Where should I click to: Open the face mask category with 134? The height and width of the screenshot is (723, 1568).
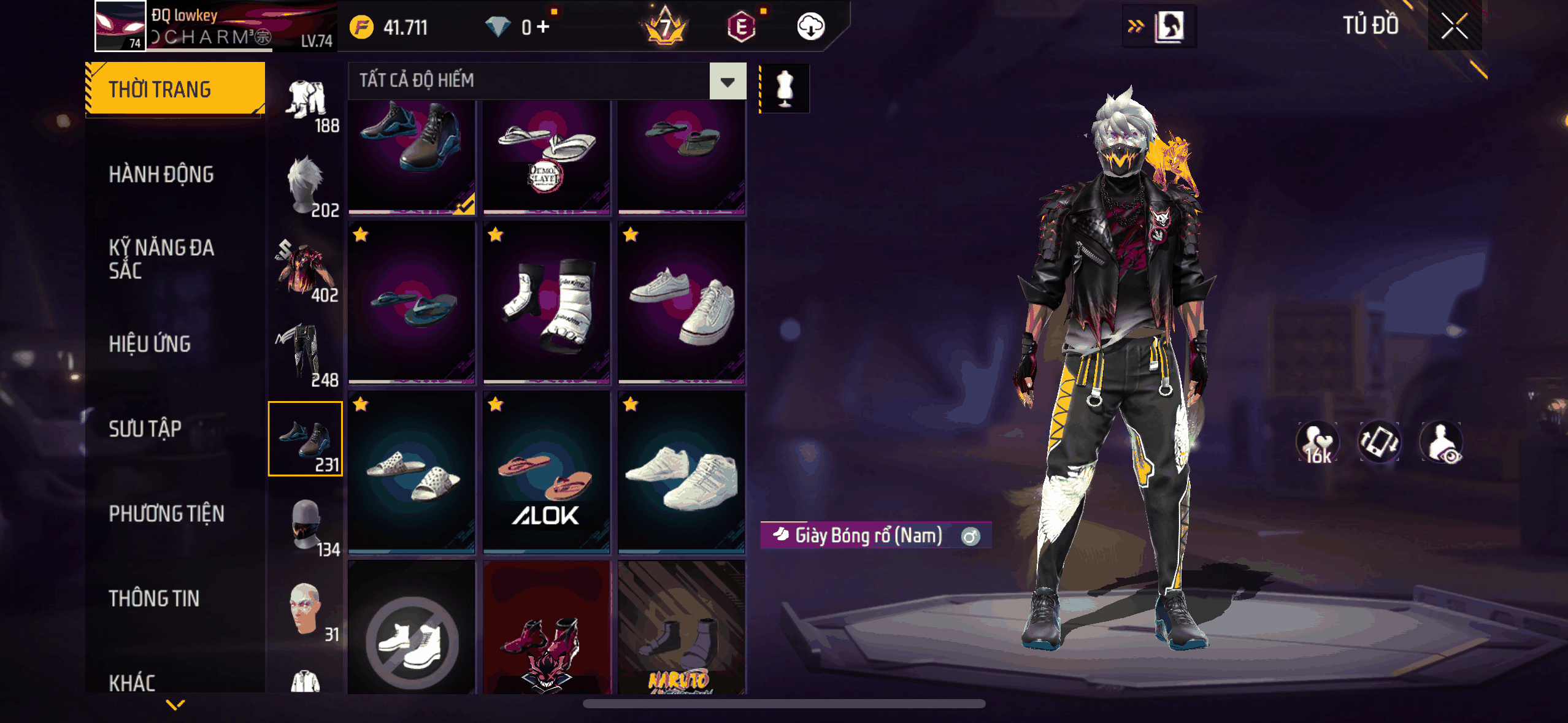coord(306,525)
